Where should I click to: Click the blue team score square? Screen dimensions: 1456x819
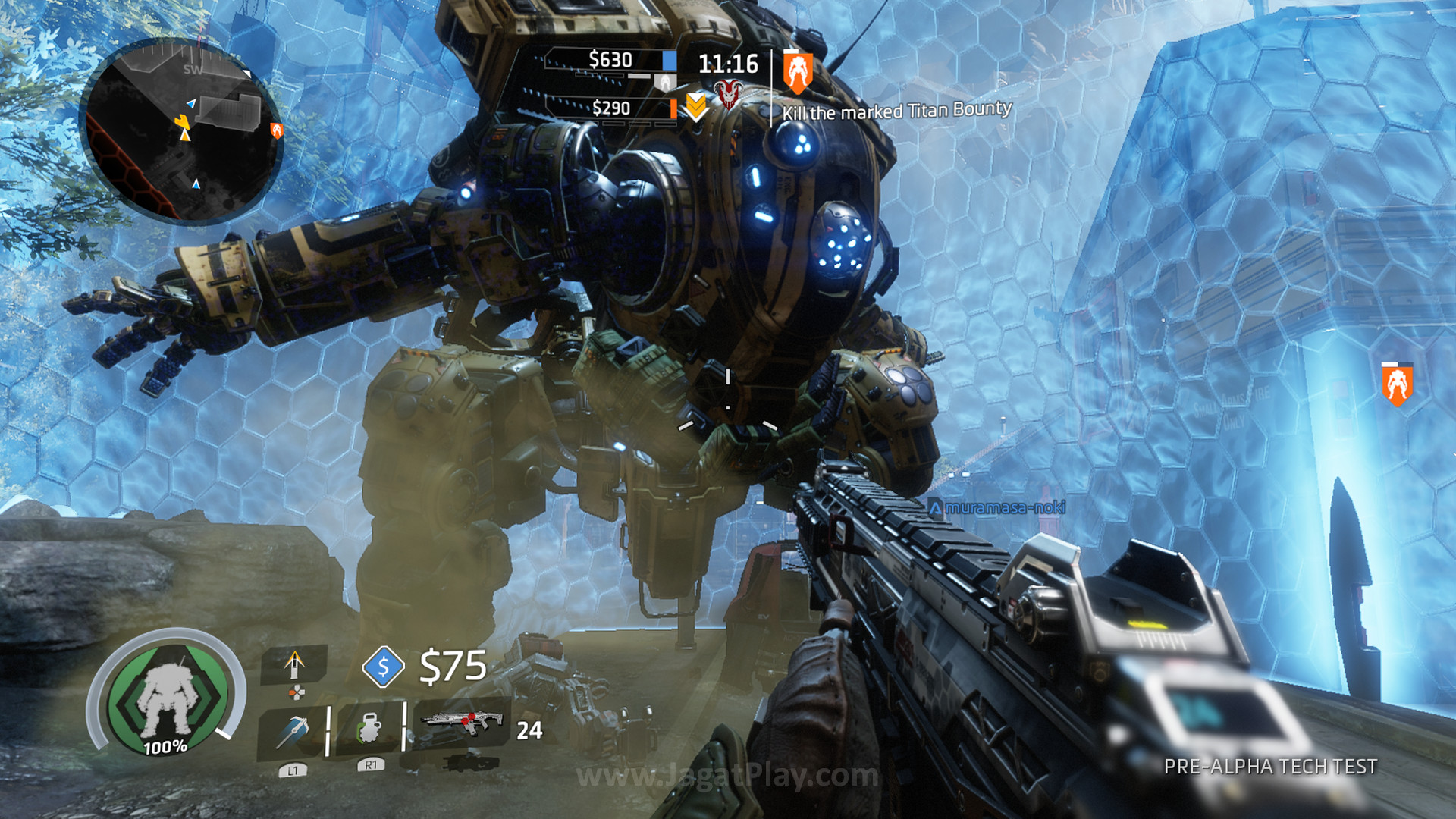pos(669,61)
